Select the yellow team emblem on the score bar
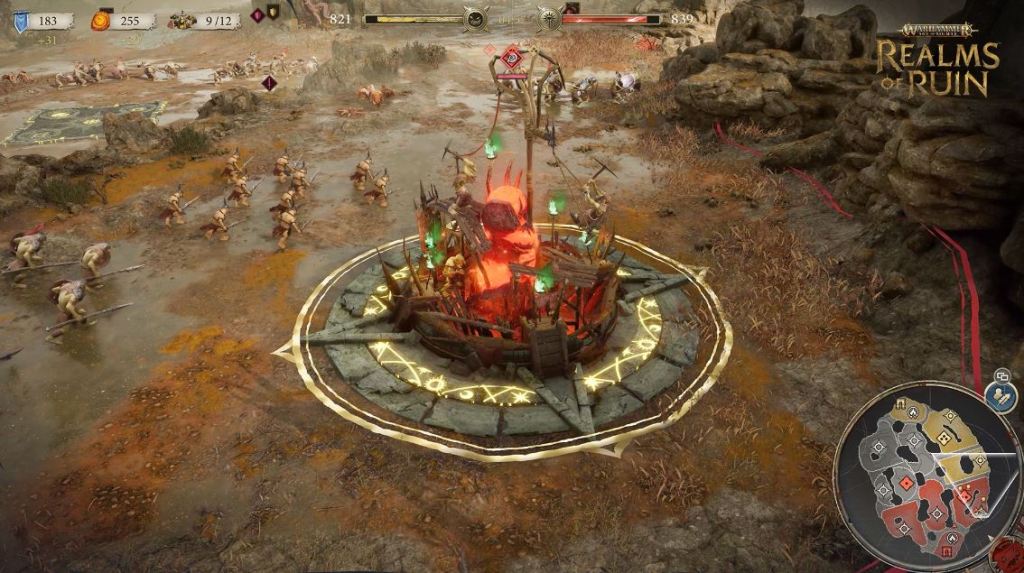 pyautogui.click(x=476, y=18)
